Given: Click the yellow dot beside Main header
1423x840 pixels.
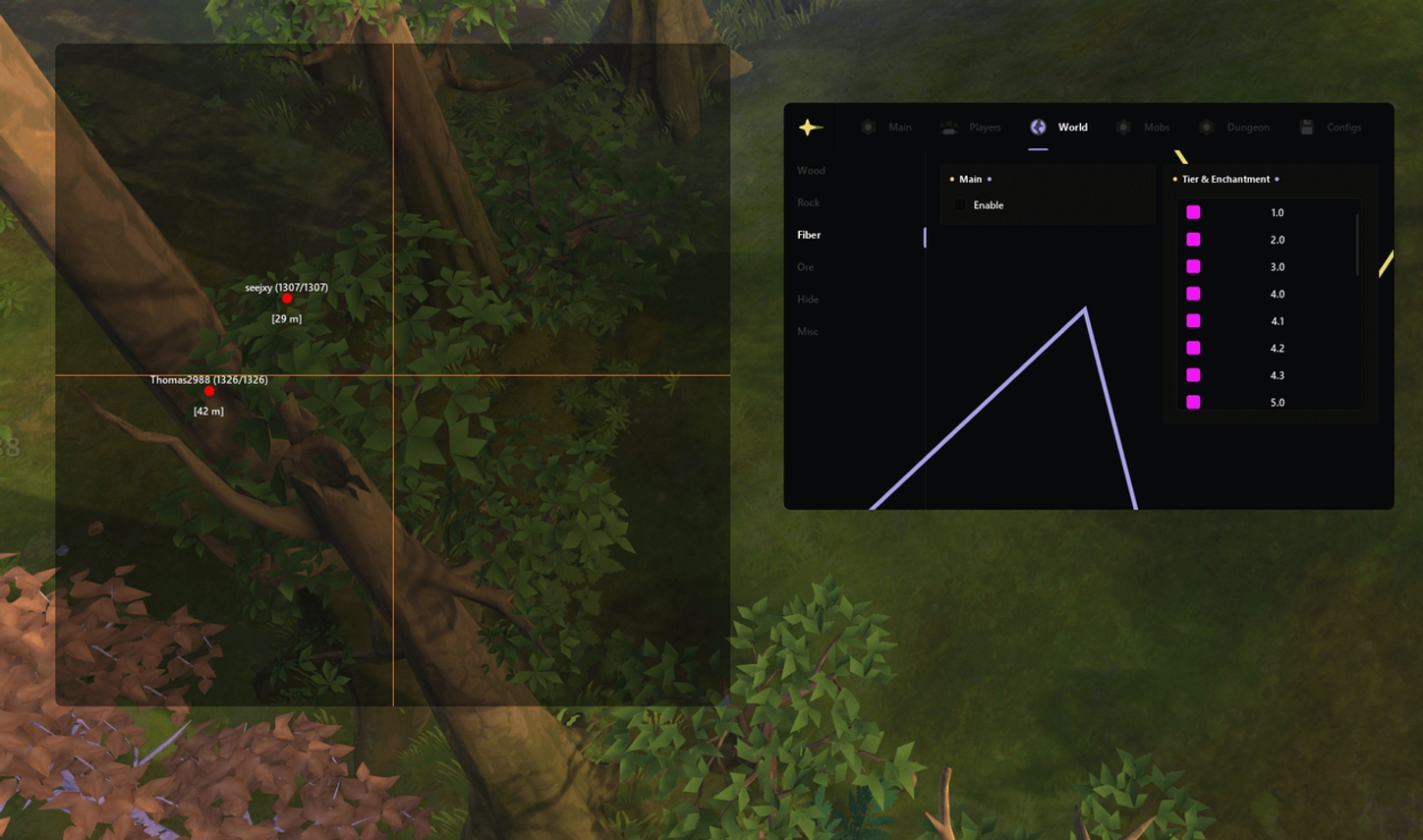Looking at the screenshot, I should [951, 179].
